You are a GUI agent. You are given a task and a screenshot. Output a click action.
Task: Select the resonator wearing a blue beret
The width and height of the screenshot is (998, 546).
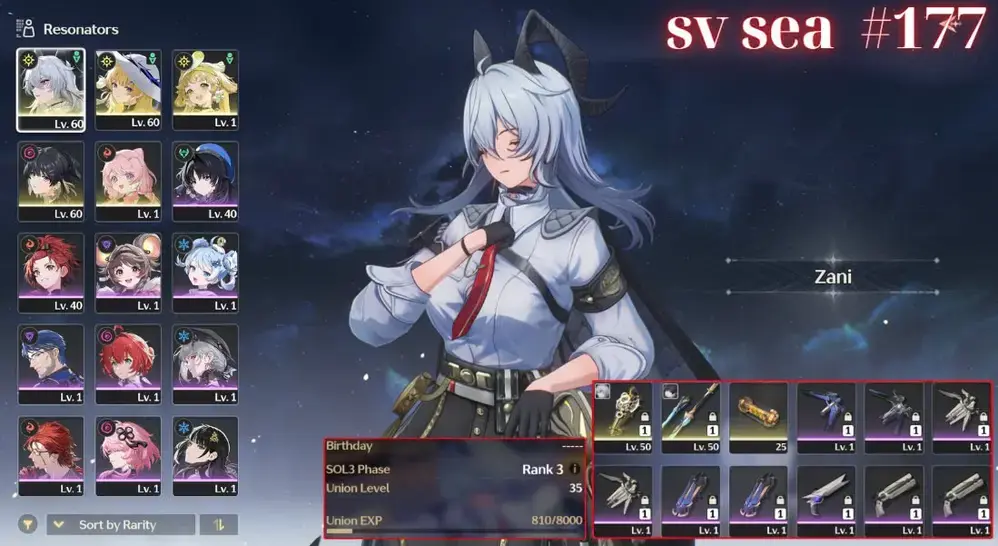tap(205, 181)
